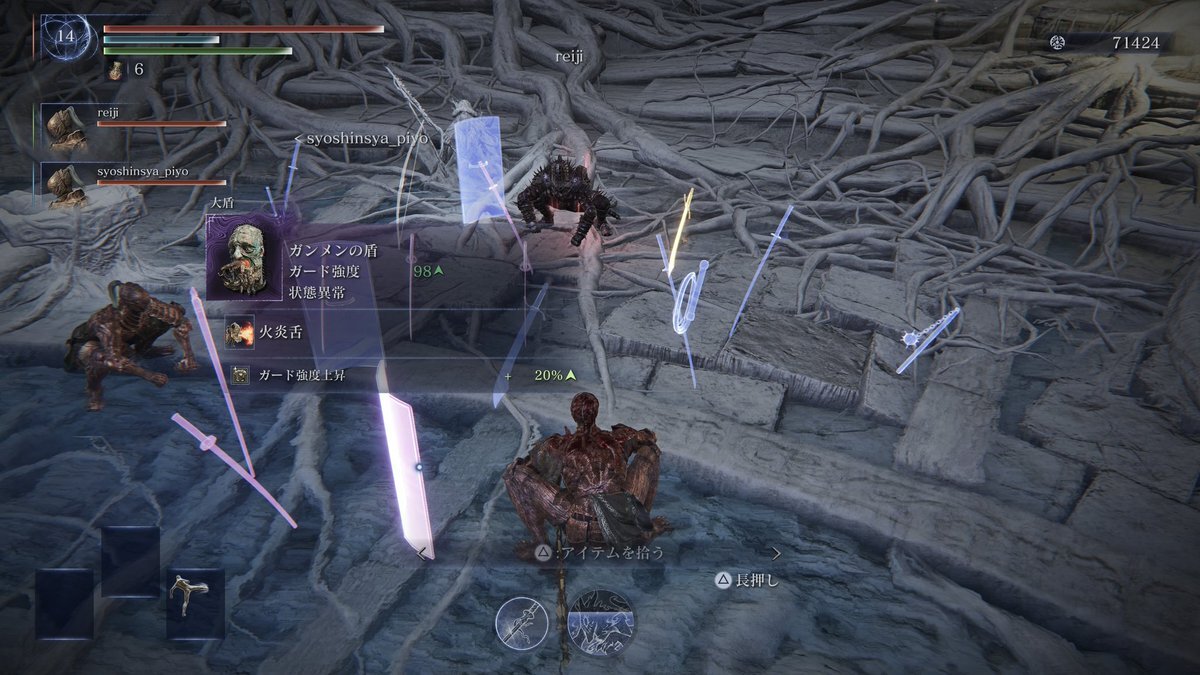1200x675 pixels.
Task: Select the ガード強度上昇 effect row
Action: [400, 376]
